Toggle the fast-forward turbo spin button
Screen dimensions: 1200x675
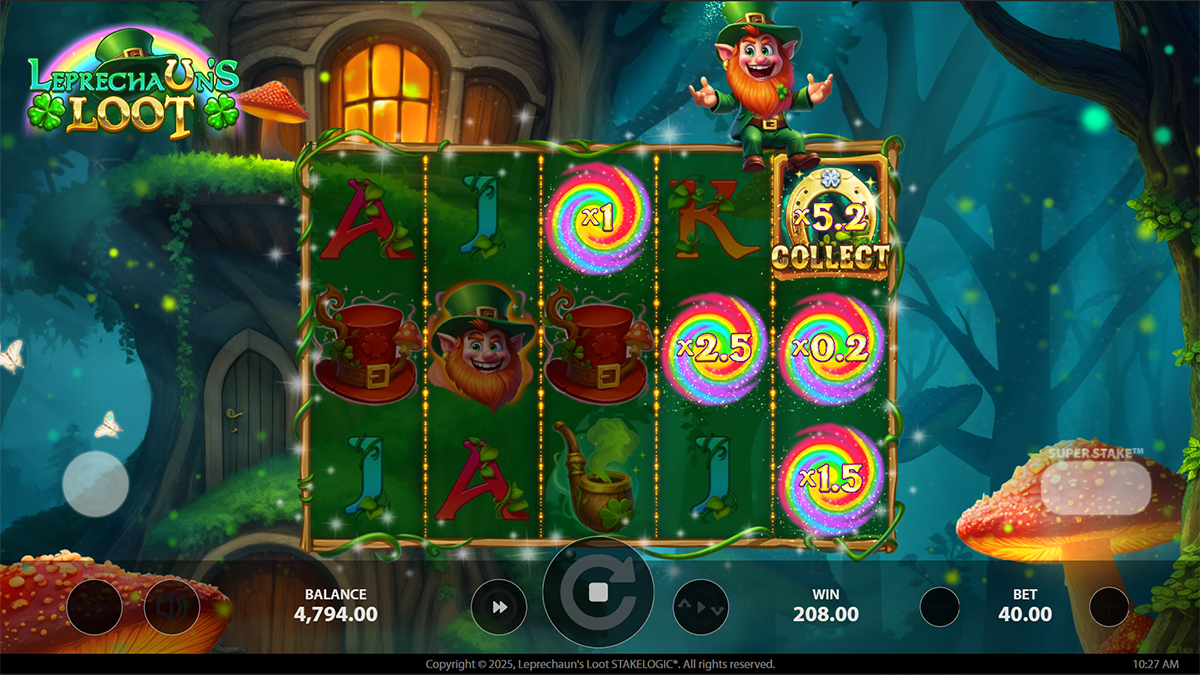click(x=499, y=607)
